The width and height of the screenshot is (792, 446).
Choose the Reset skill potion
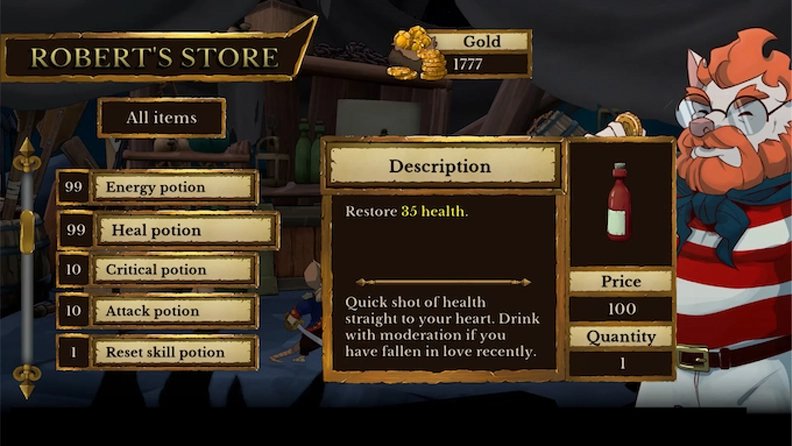click(x=174, y=352)
